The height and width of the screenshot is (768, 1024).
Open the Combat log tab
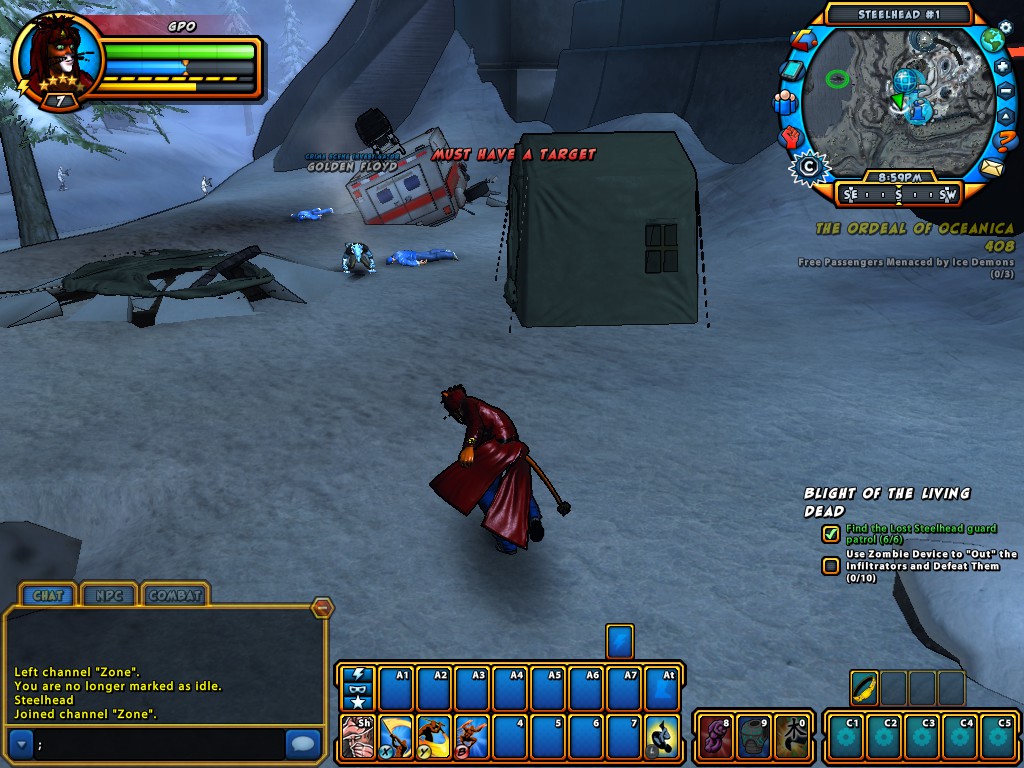tap(175, 595)
